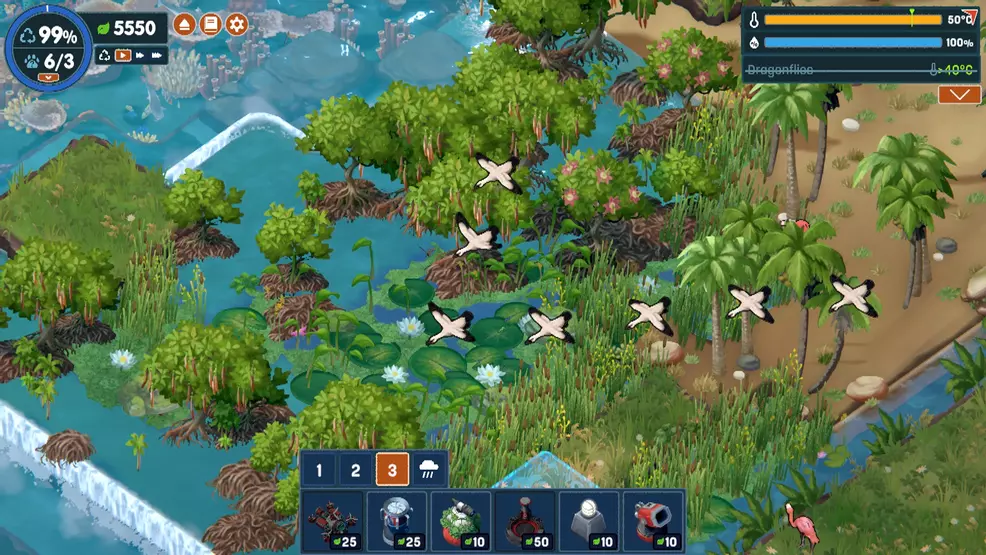
Task: Collapse the objectives panel with the orange arrow
Action: (x=958, y=94)
